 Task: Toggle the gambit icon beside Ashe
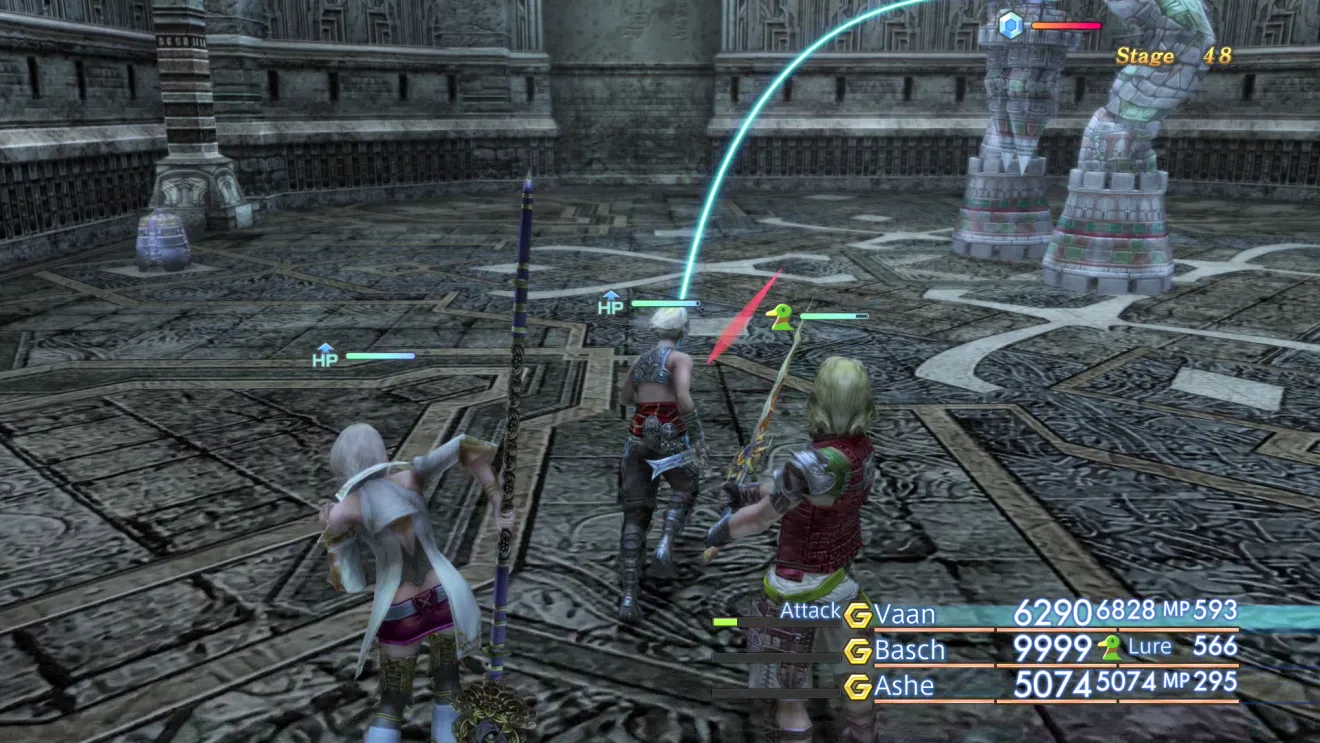pyautogui.click(x=858, y=687)
